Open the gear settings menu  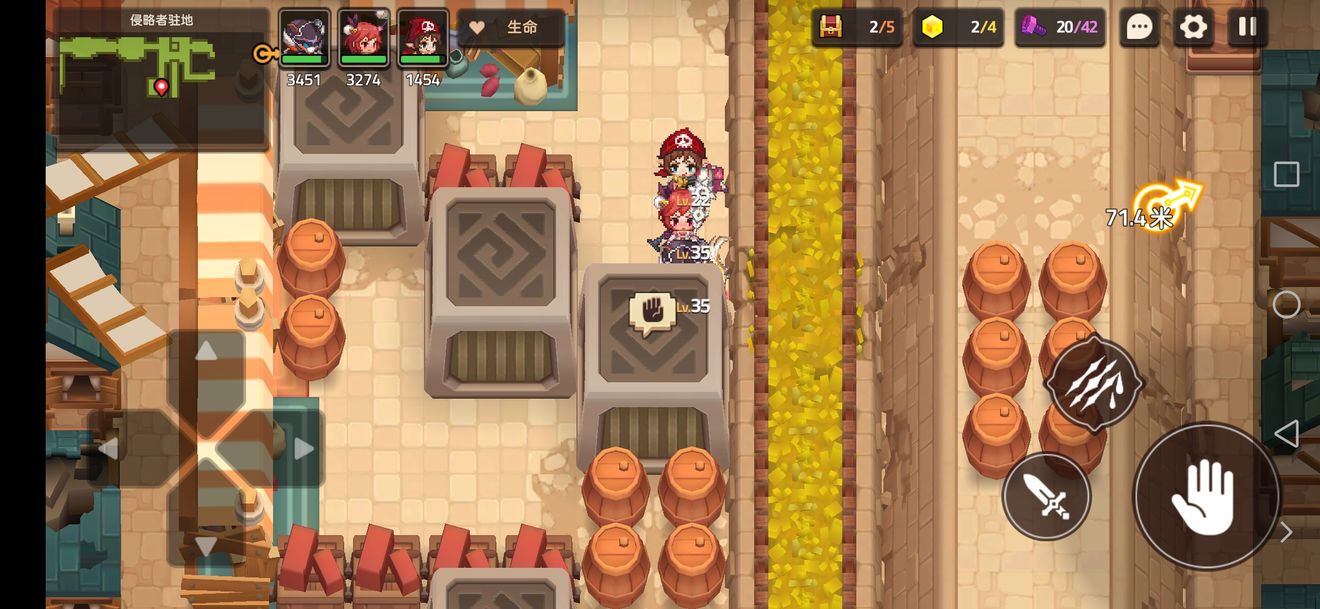point(1193,27)
